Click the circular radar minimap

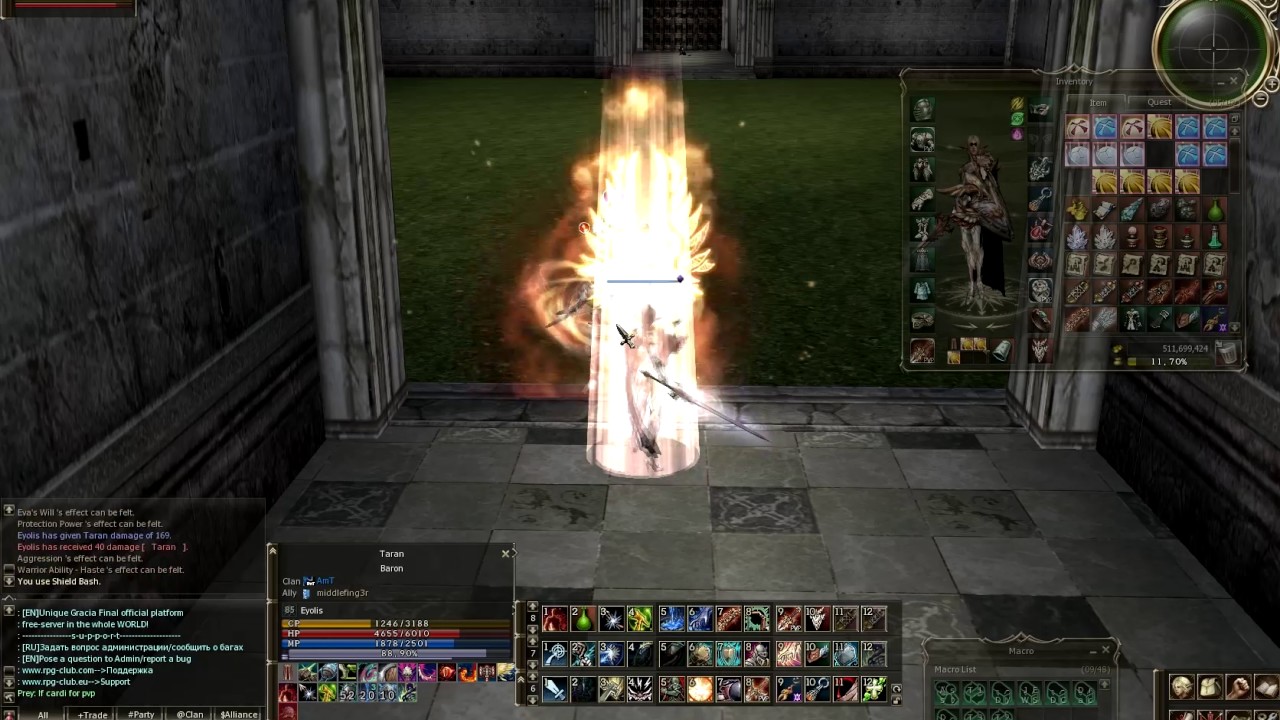(x=1214, y=45)
